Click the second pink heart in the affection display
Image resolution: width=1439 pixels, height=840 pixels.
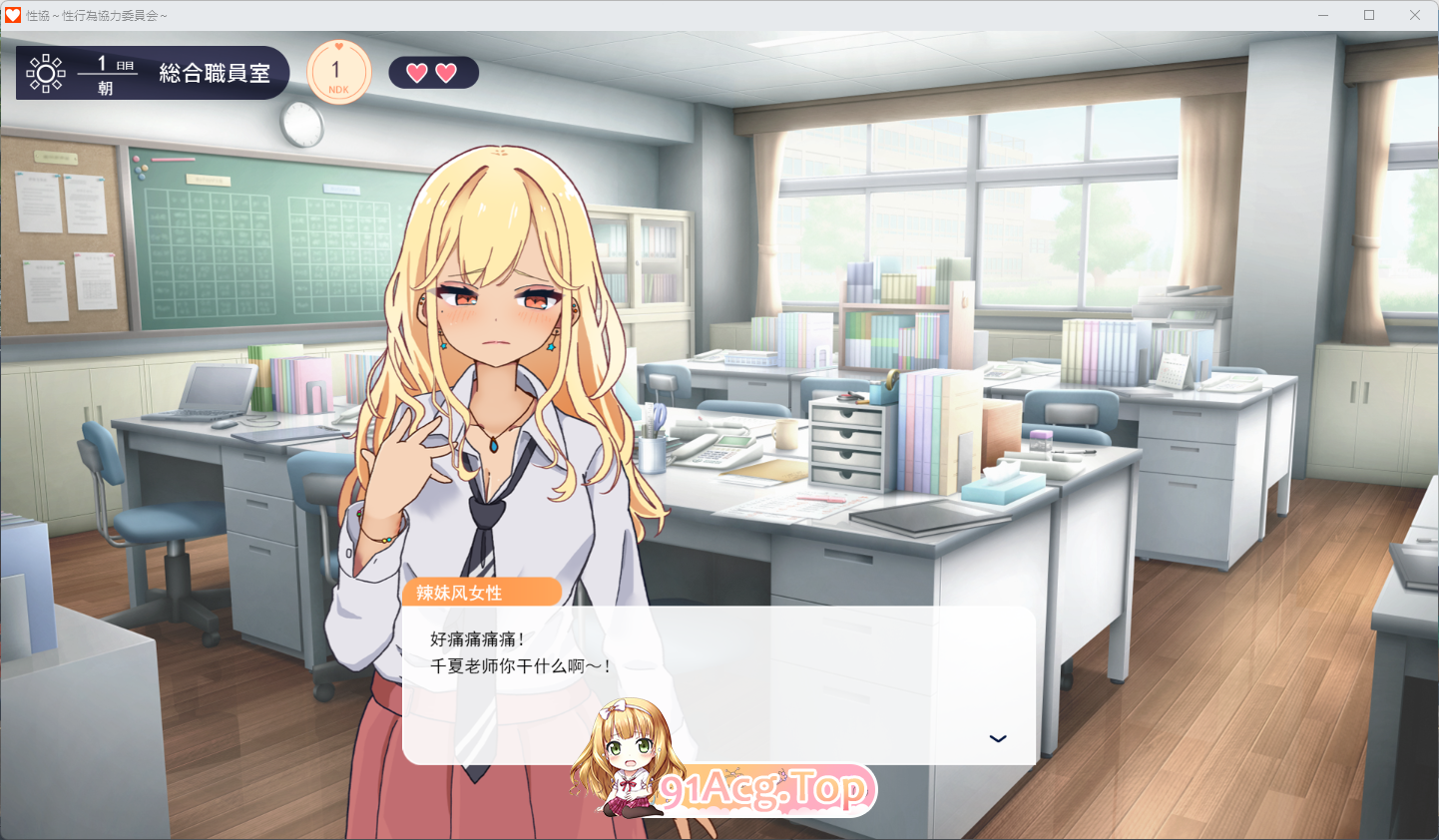click(448, 72)
